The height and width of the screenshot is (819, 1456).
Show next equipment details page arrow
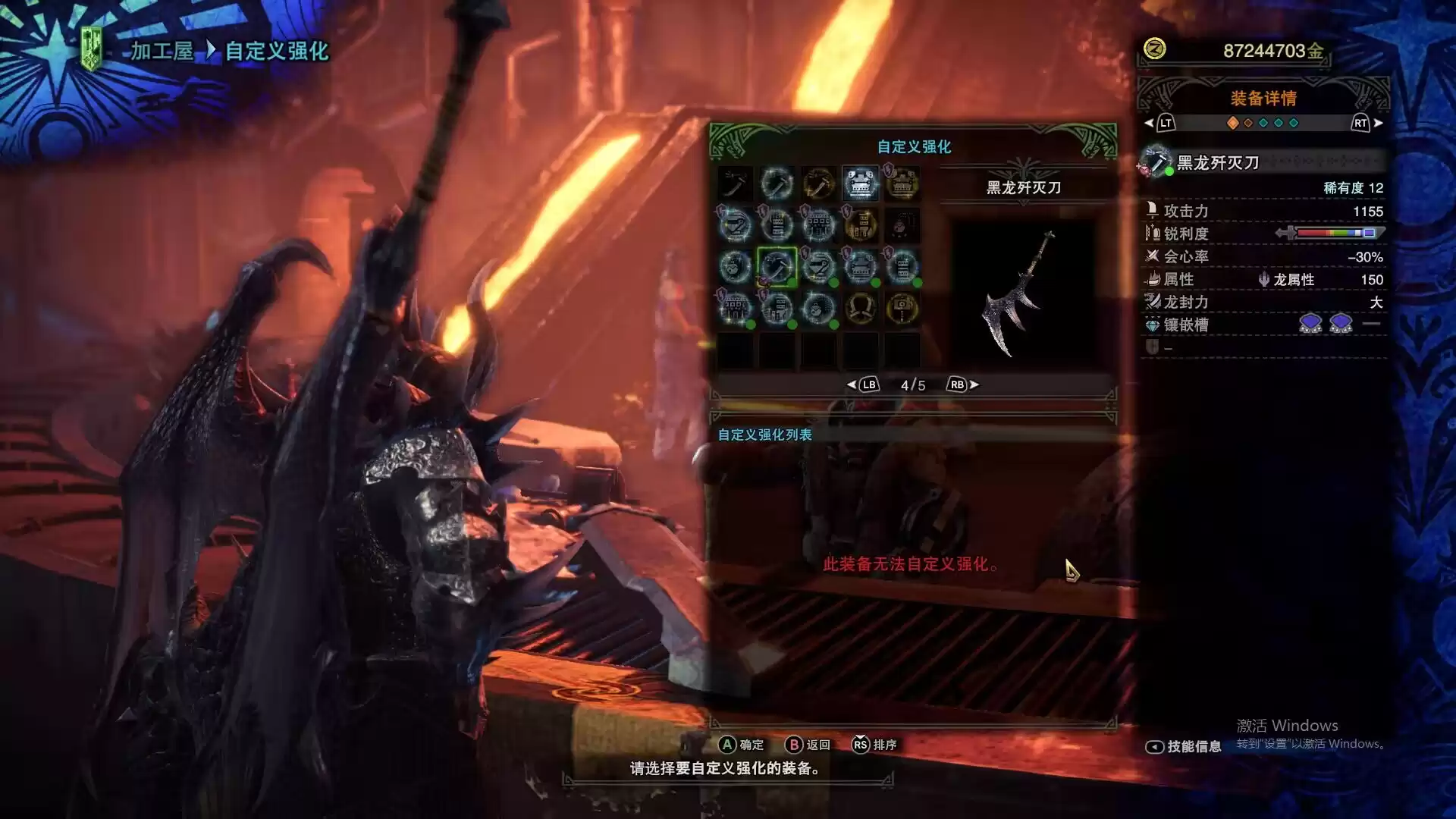tap(1378, 123)
